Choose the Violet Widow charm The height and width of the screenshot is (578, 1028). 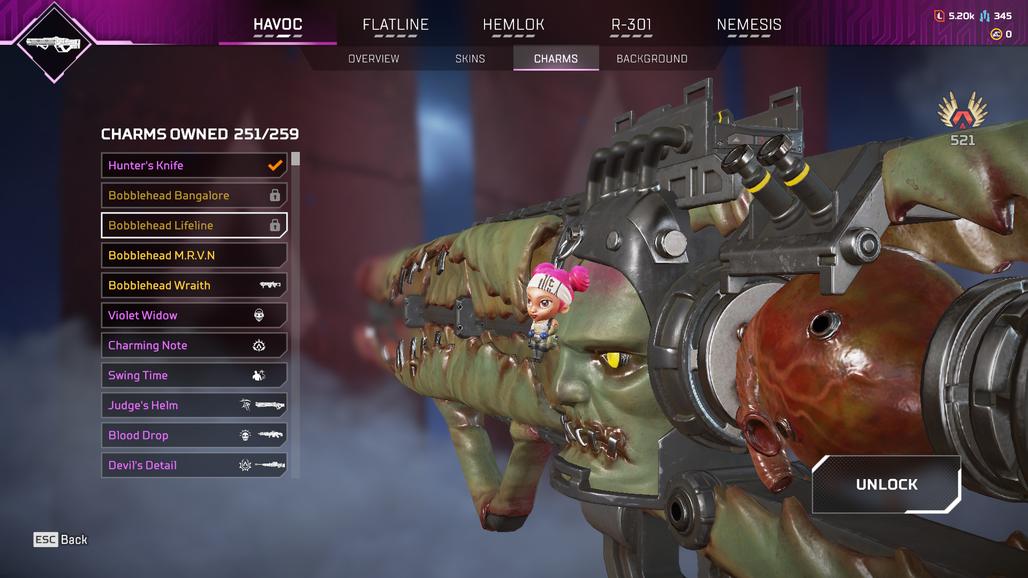pyautogui.click(x=194, y=315)
